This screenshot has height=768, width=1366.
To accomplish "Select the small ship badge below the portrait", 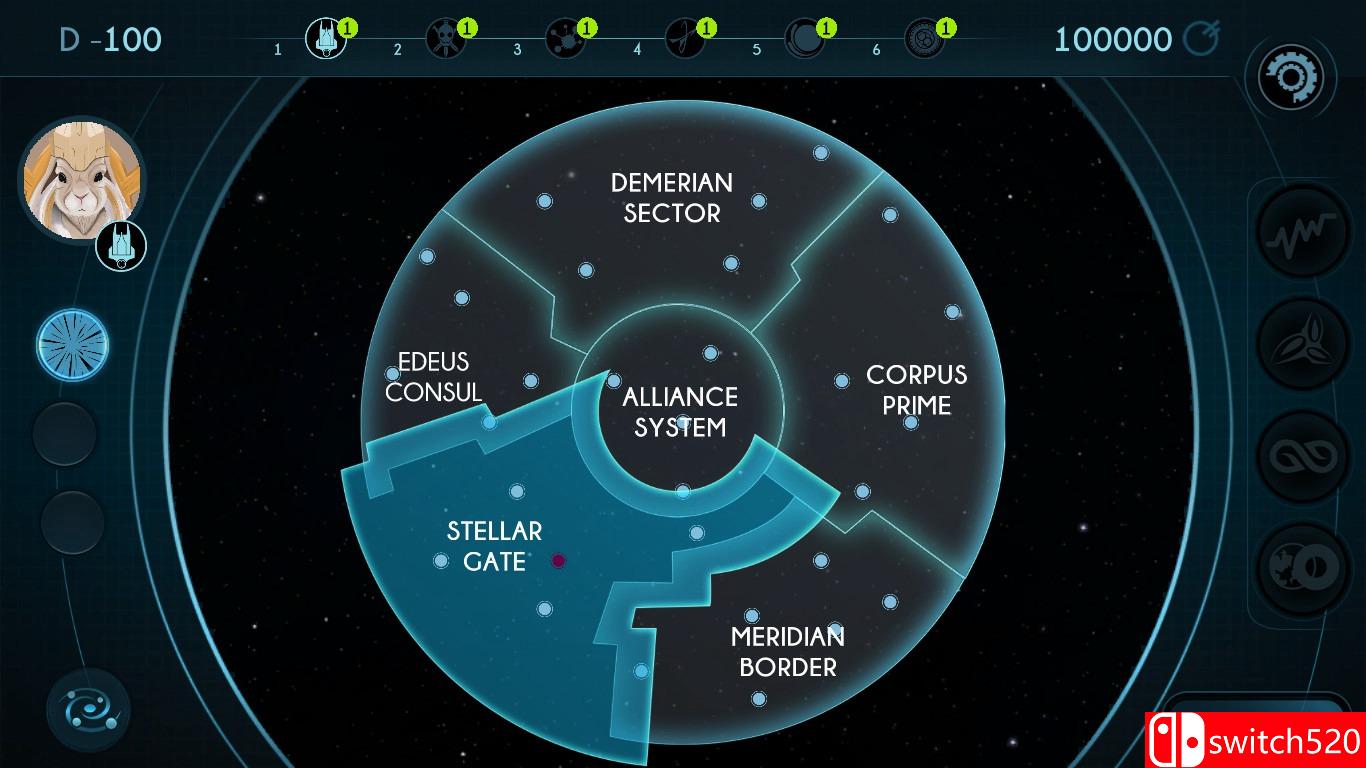I will pos(121,243).
